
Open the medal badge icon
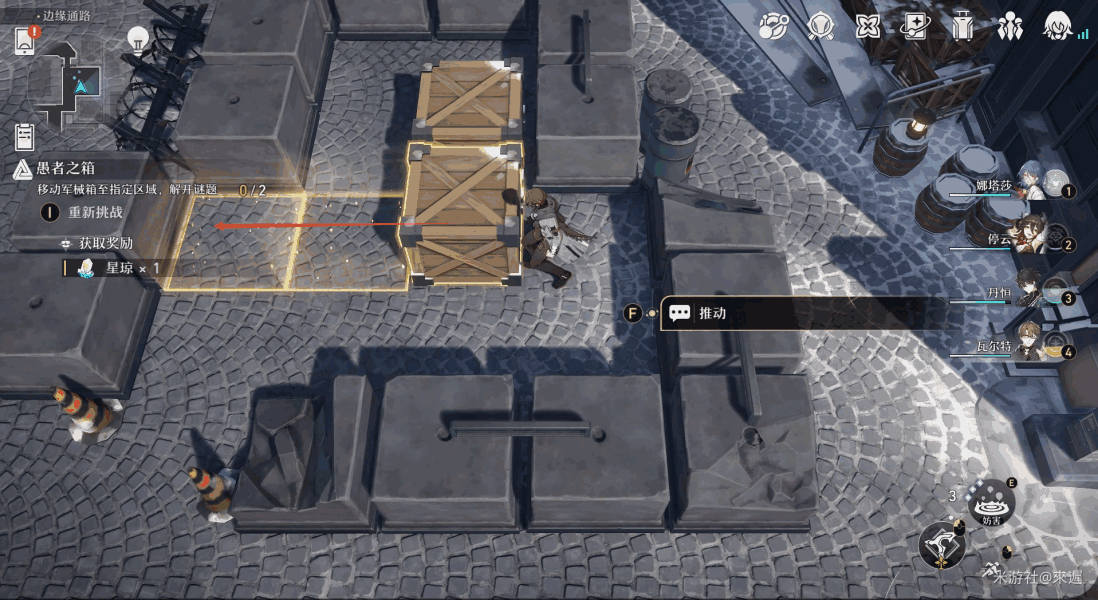(820, 26)
